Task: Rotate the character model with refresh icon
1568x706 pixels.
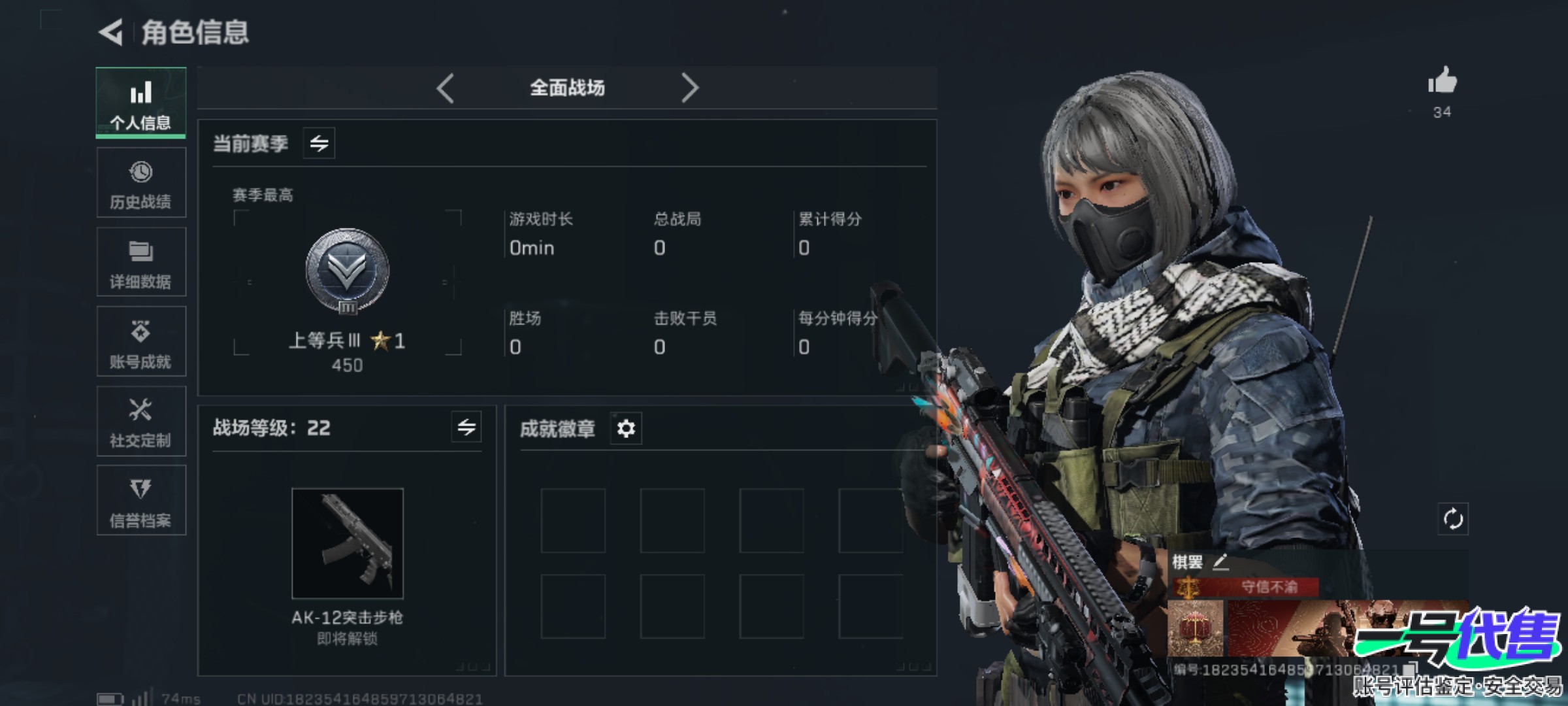Action: 1453,520
